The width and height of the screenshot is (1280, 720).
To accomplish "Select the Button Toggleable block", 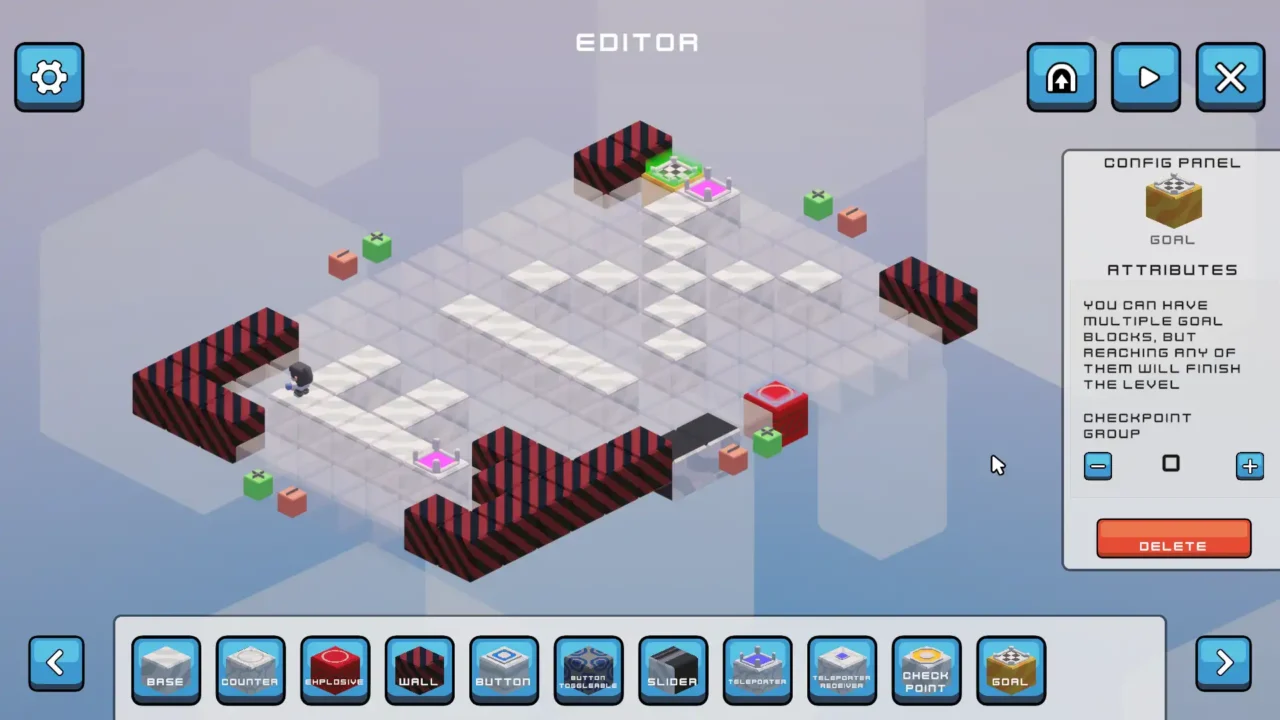I will [x=588, y=669].
